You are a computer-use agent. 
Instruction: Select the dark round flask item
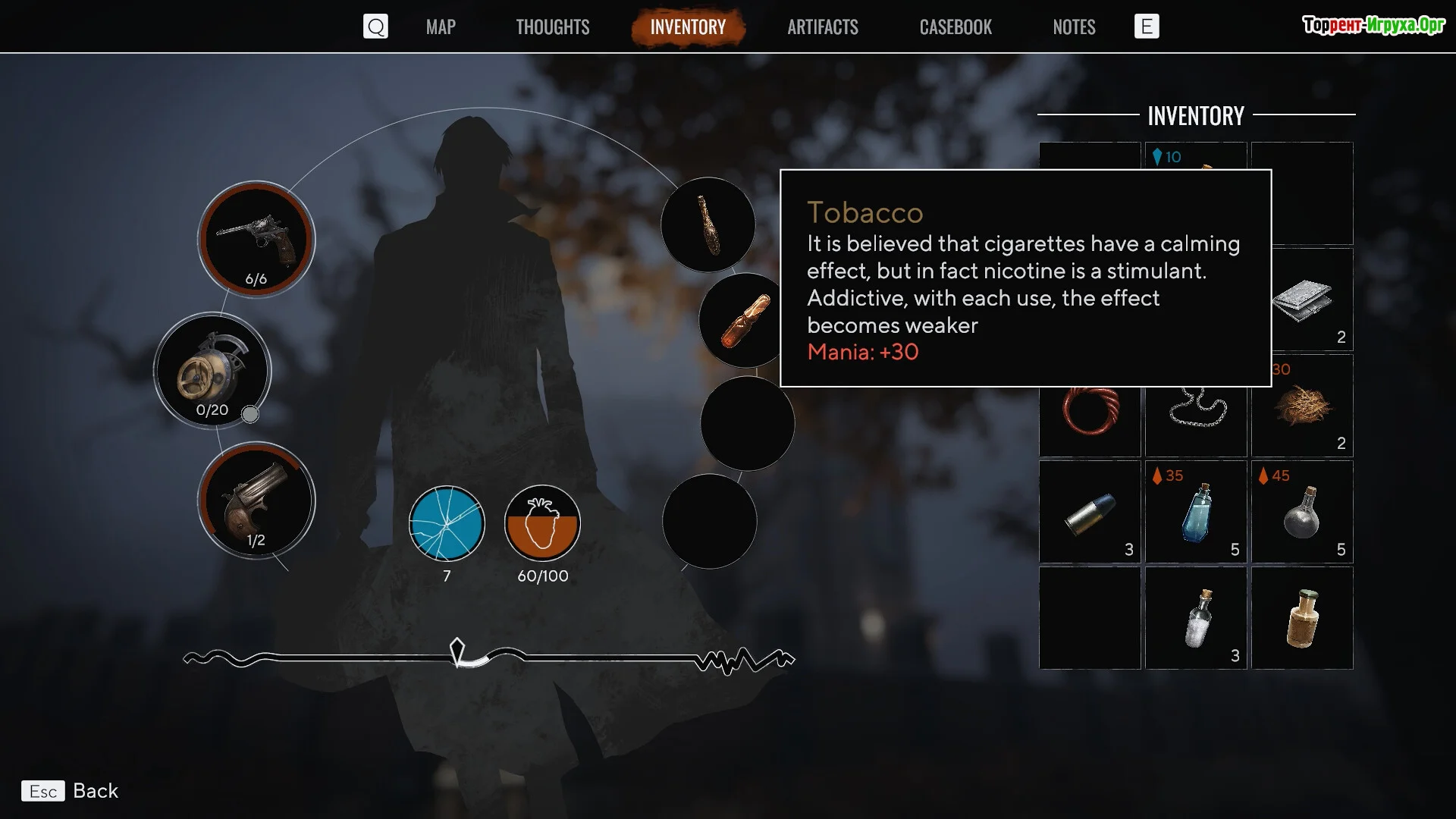(1302, 512)
